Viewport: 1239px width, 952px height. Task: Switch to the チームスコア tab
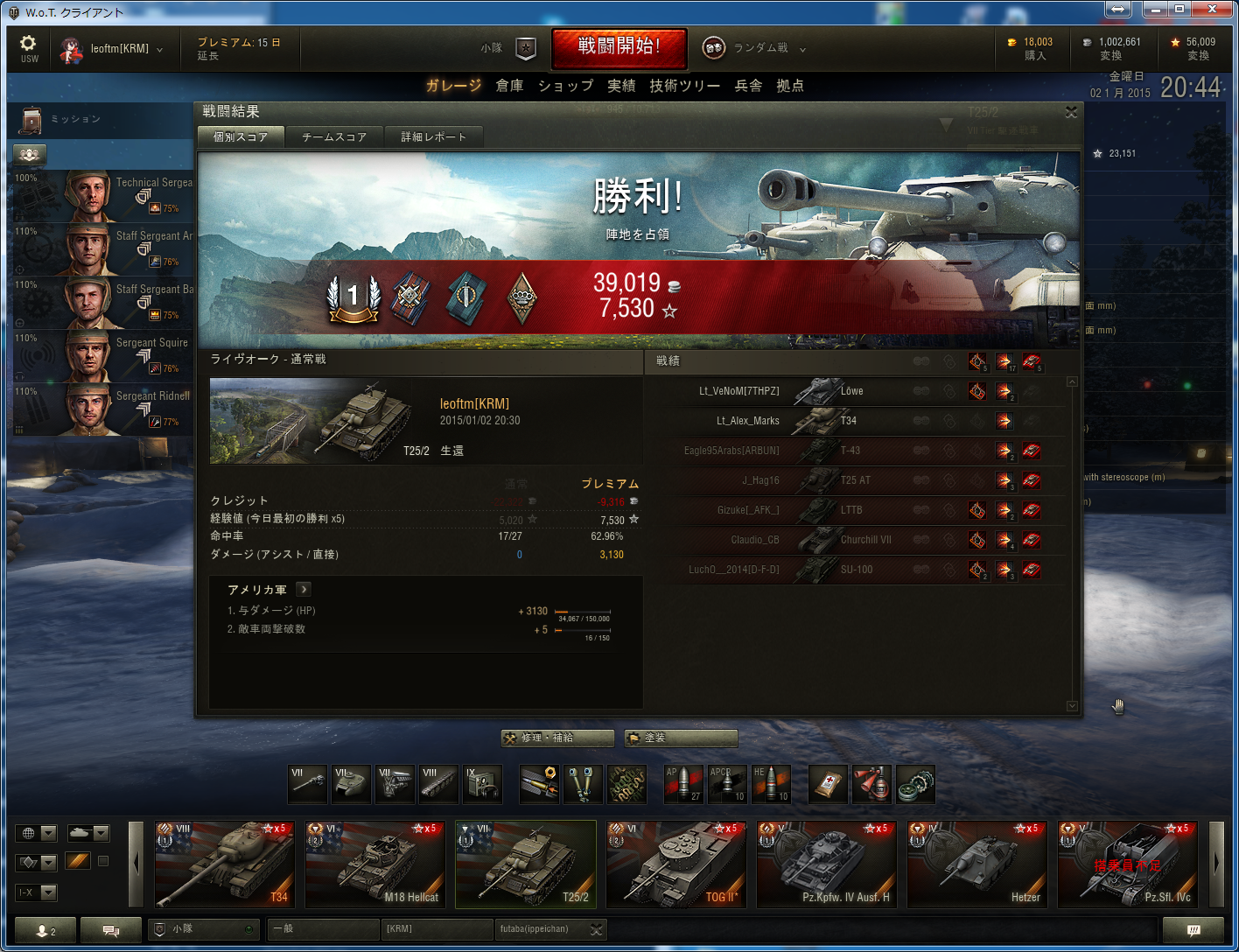[x=334, y=136]
